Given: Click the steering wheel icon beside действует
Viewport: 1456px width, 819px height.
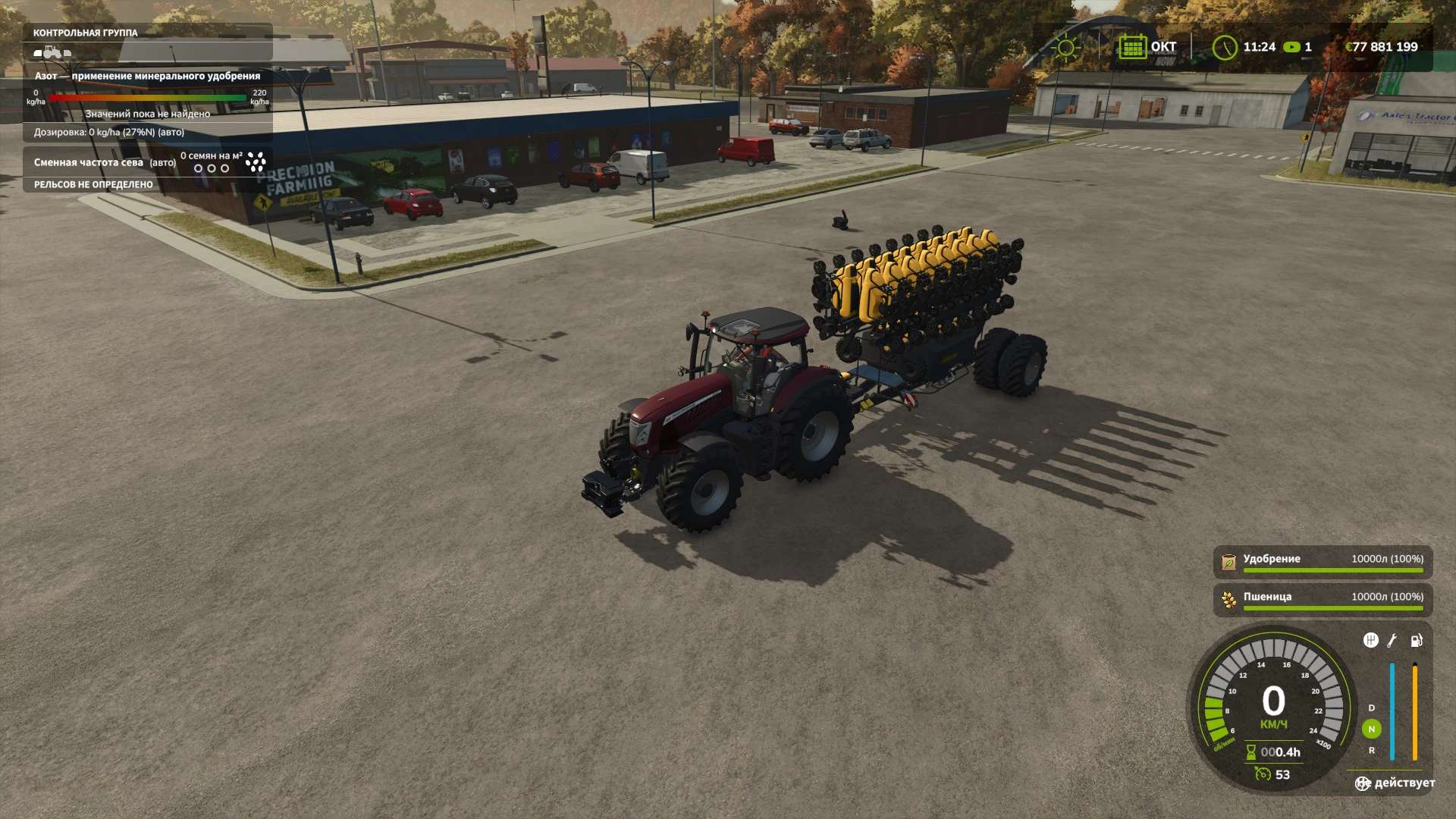Looking at the screenshot, I should pos(1363,783).
